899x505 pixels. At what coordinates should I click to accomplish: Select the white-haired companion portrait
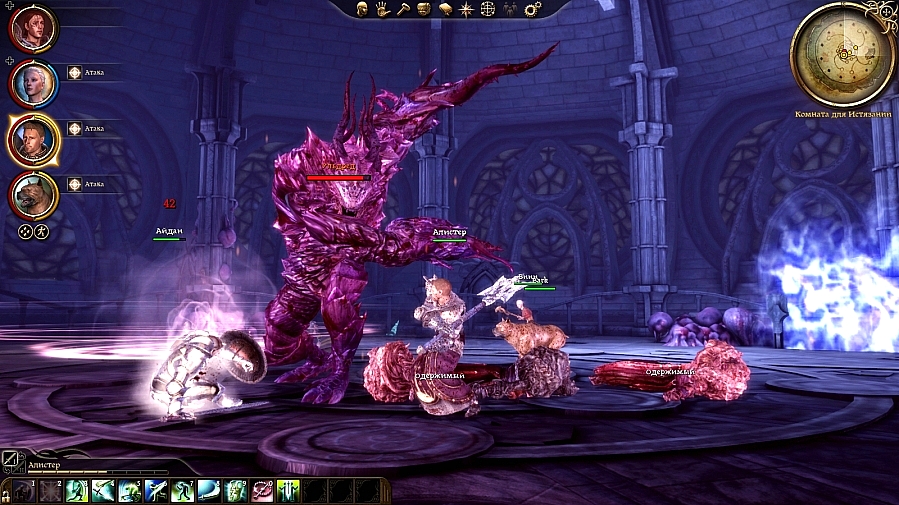(34, 84)
